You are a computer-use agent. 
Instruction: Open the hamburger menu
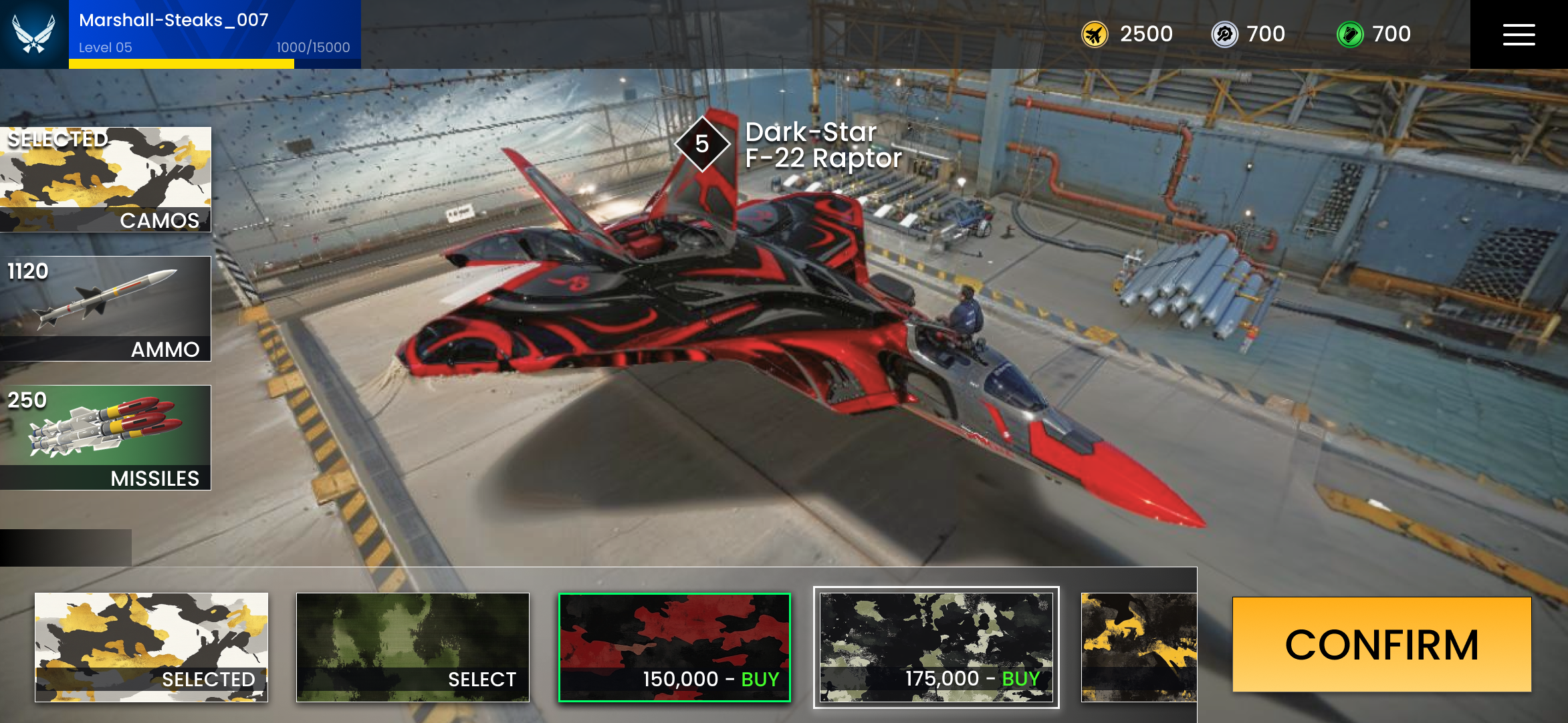coord(1519,35)
